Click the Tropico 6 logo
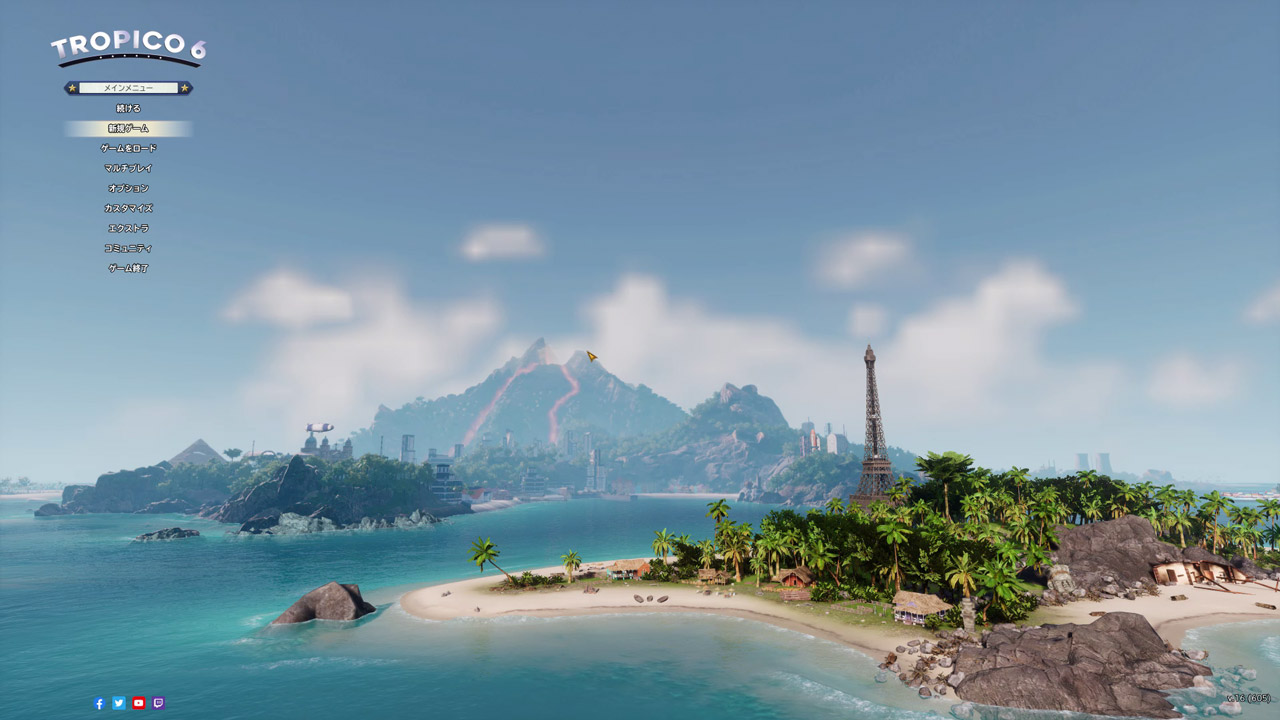The image size is (1280, 720). pyautogui.click(x=130, y=42)
